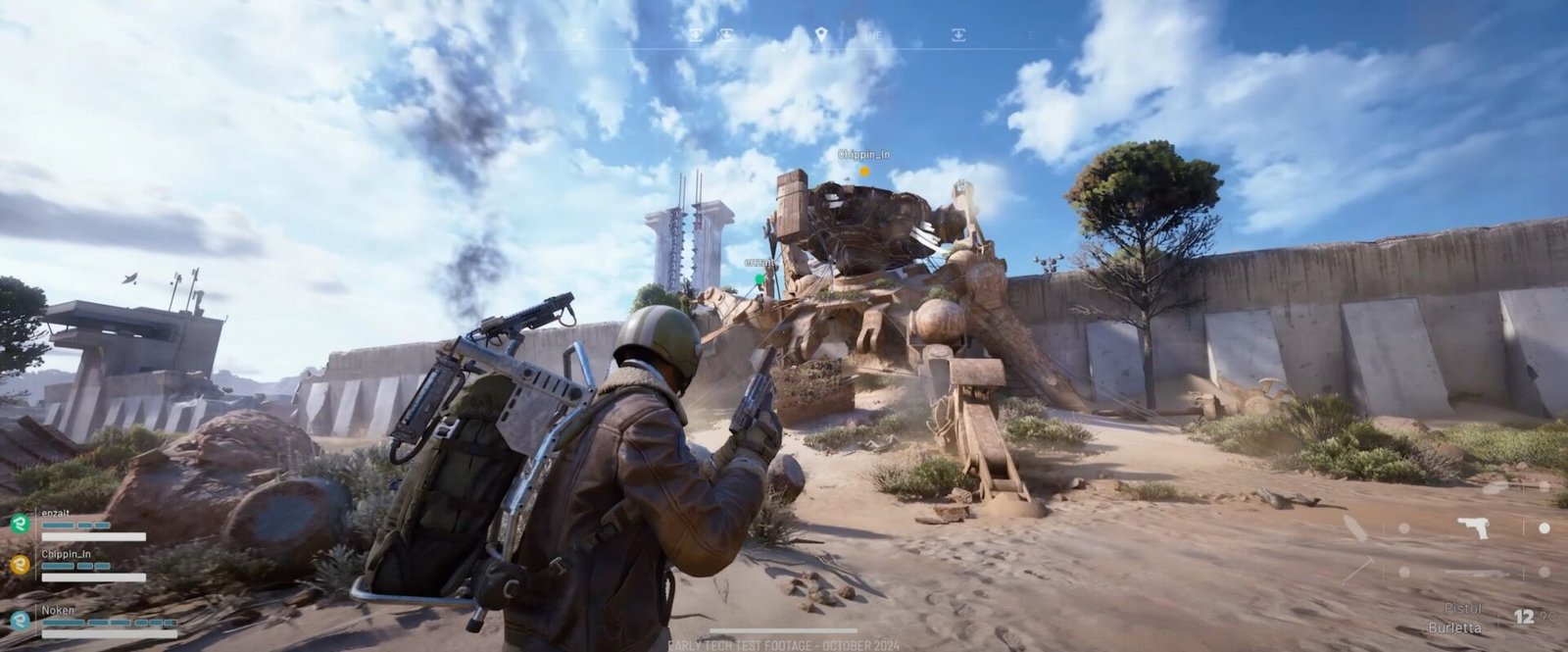Click the green enzait teammate marker
The height and width of the screenshot is (652, 1568).
[759, 278]
